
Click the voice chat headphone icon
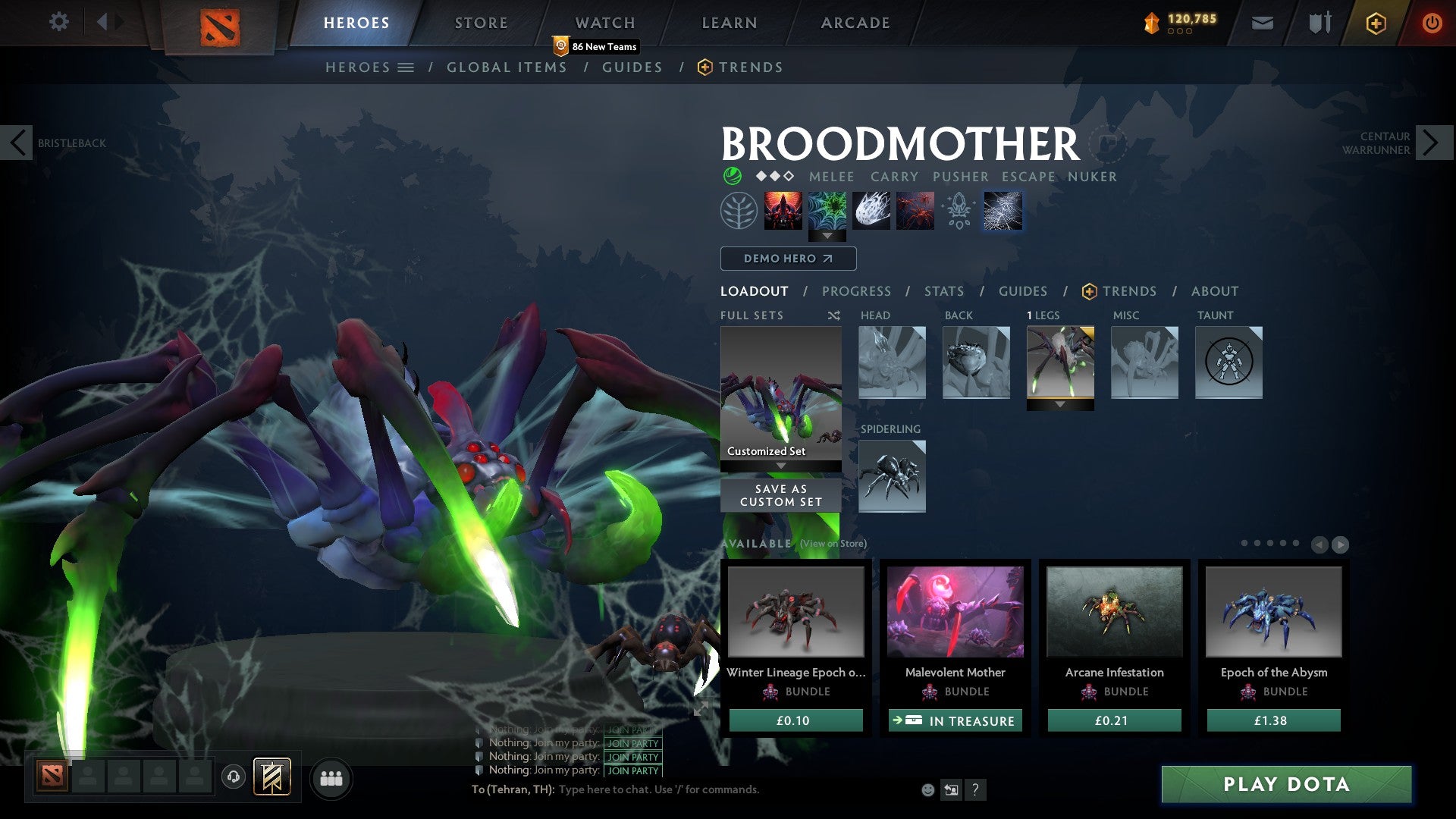233,777
